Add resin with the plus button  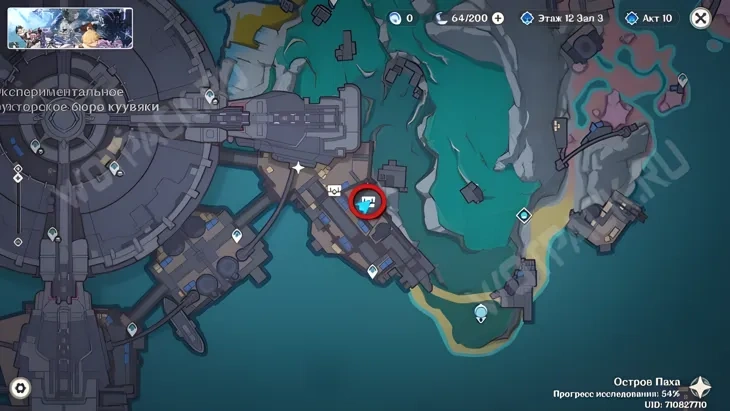coord(497,18)
